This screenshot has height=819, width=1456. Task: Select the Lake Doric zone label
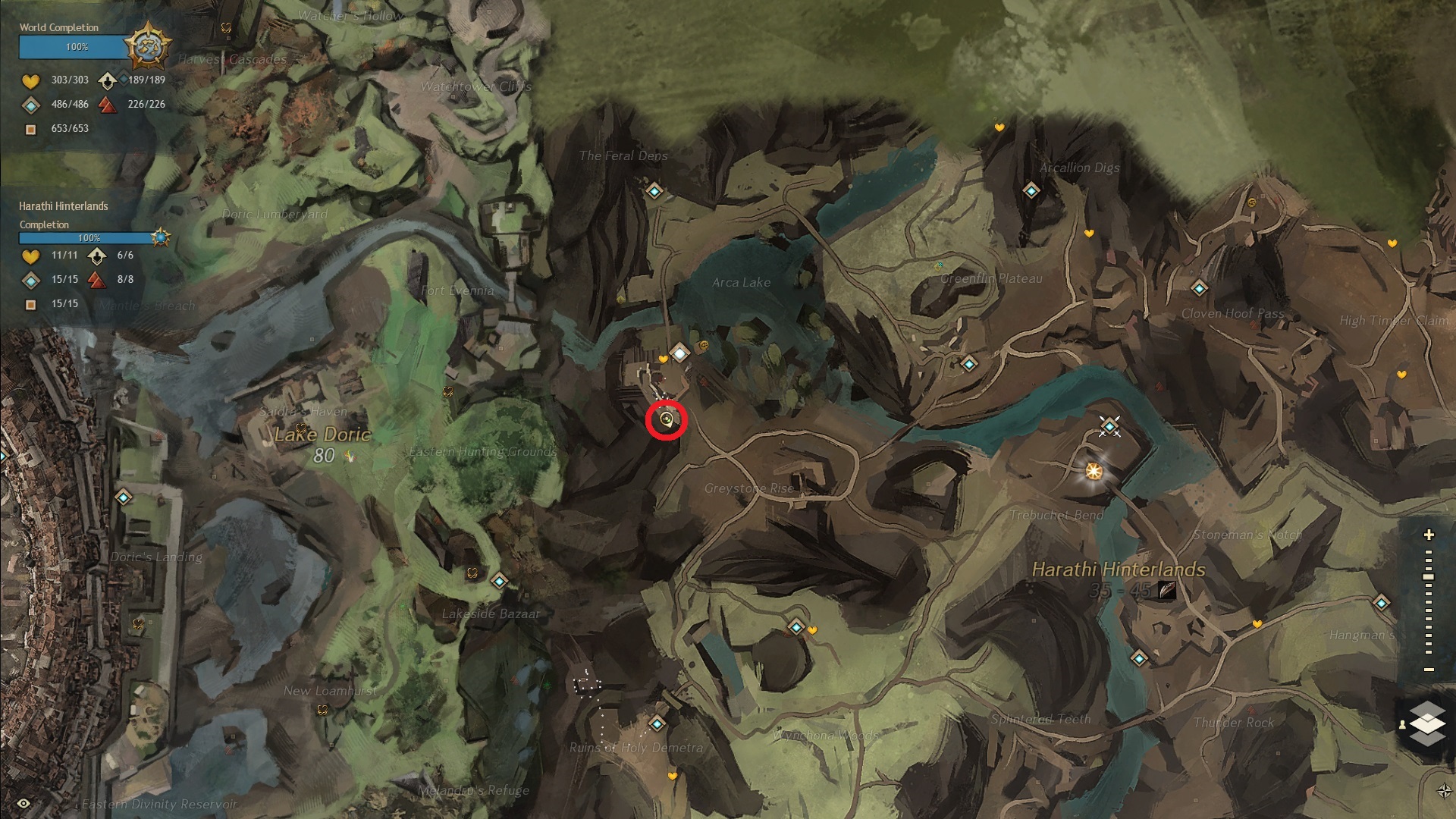[322, 435]
